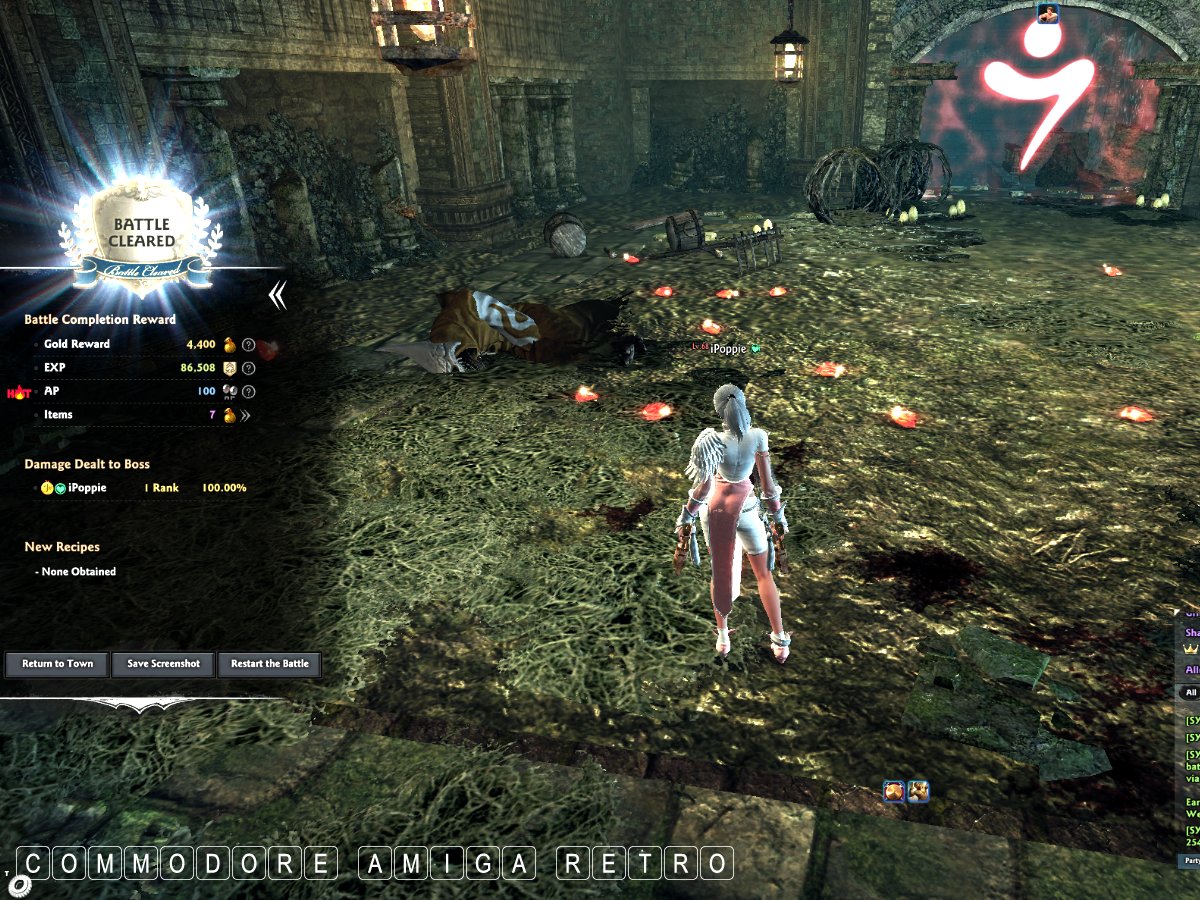1200x900 pixels.
Task: Select the golden fist buff icon
Action: pyautogui.click(x=918, y=792)
